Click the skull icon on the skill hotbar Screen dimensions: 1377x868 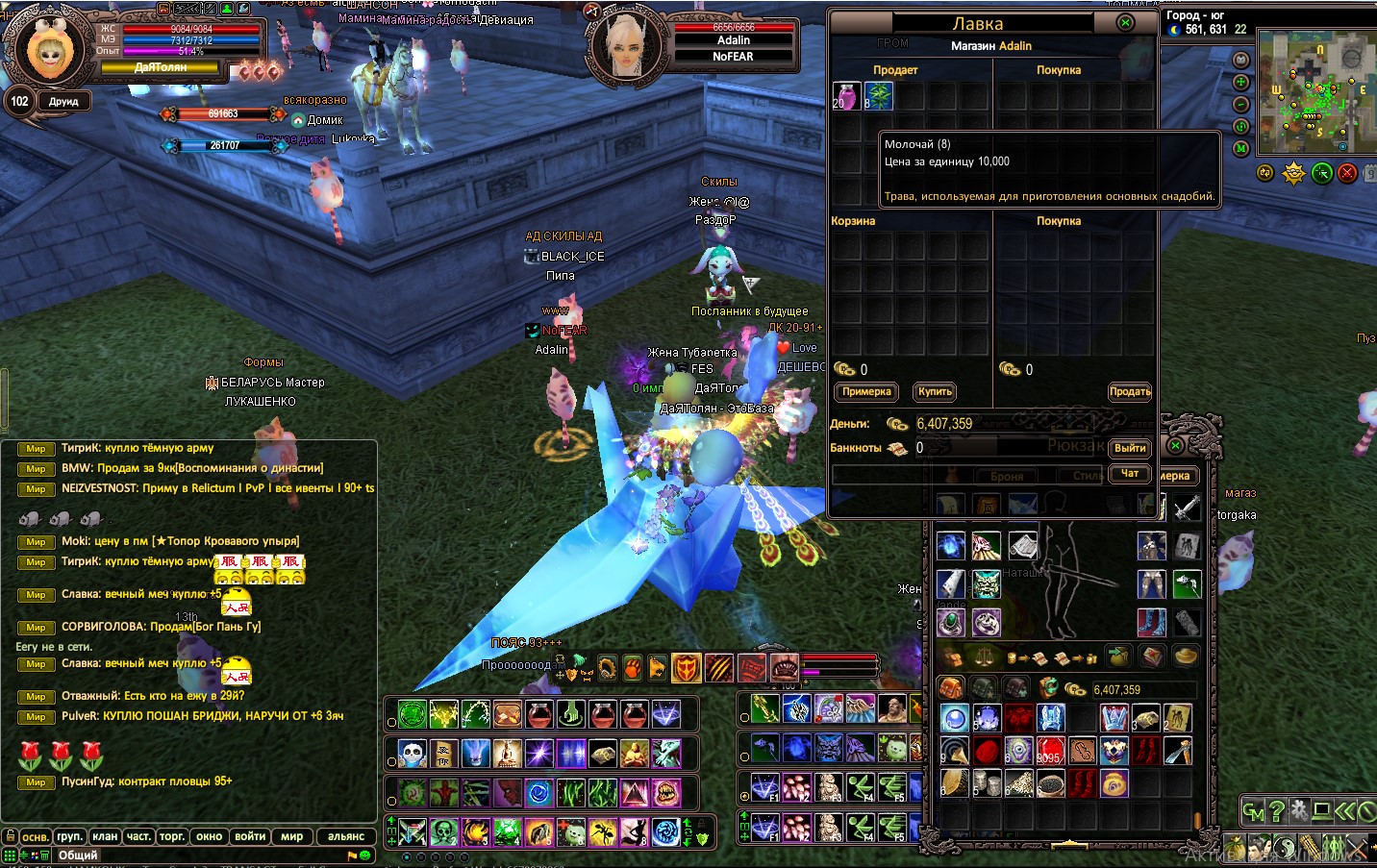coord(412,752)
